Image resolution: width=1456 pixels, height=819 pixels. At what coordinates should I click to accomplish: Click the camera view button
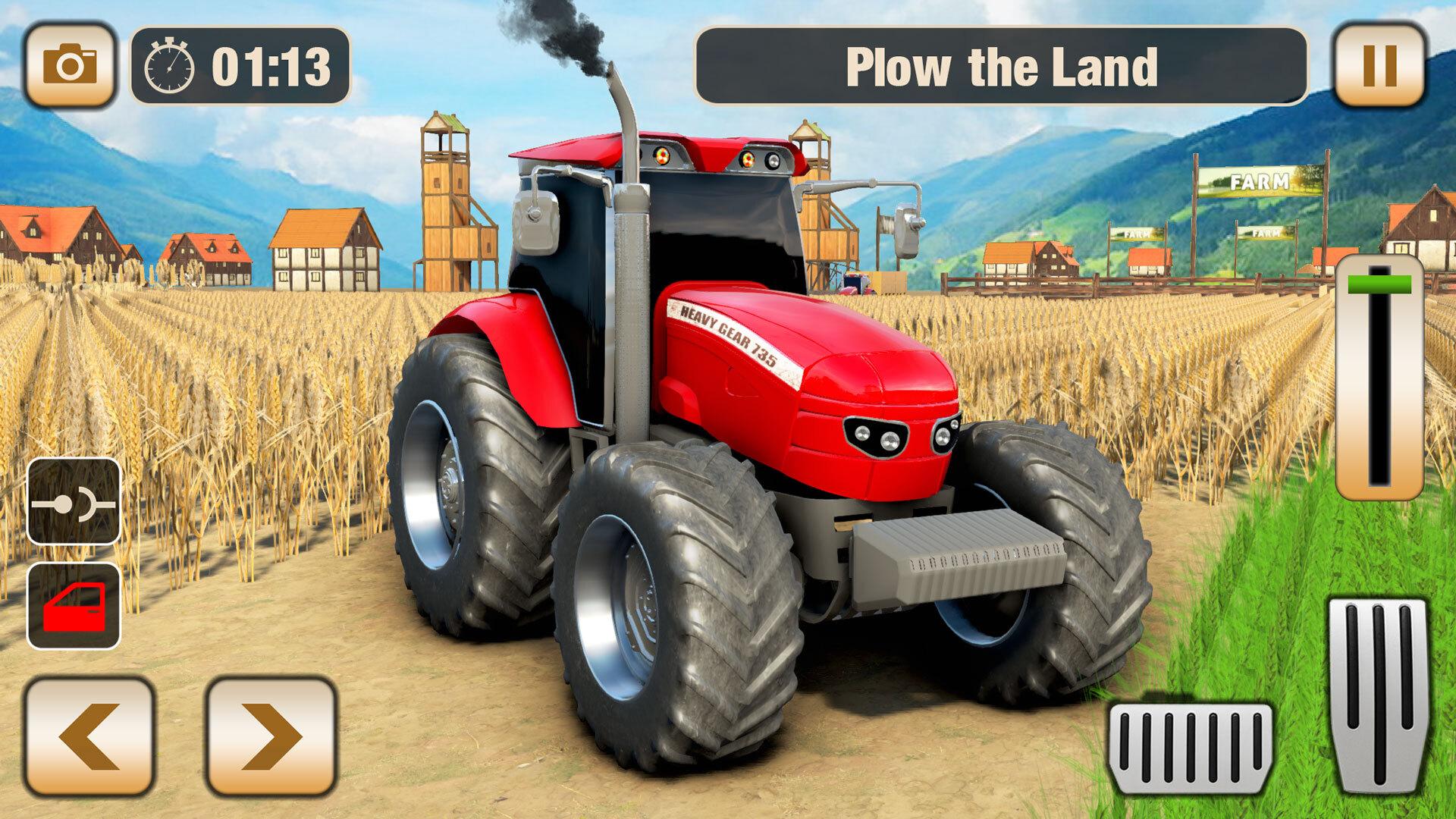click(x=70, y=65)
